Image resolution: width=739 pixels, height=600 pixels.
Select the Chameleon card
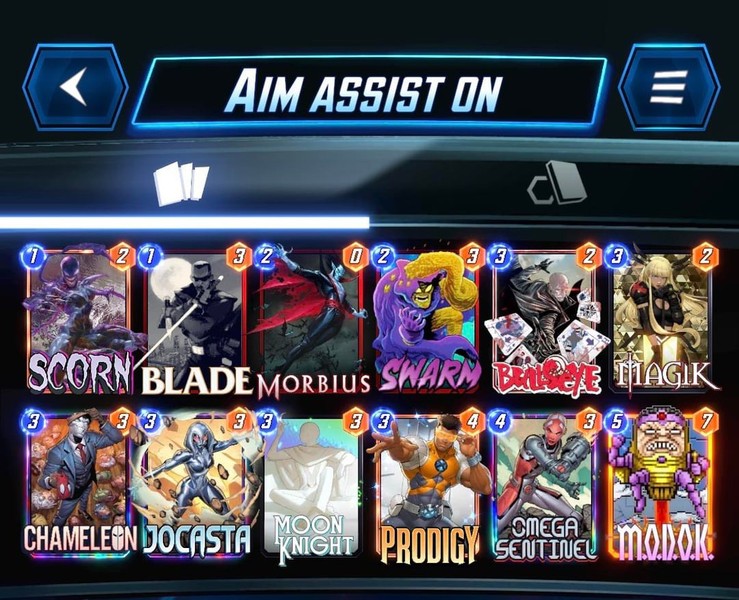click(78, 486)
